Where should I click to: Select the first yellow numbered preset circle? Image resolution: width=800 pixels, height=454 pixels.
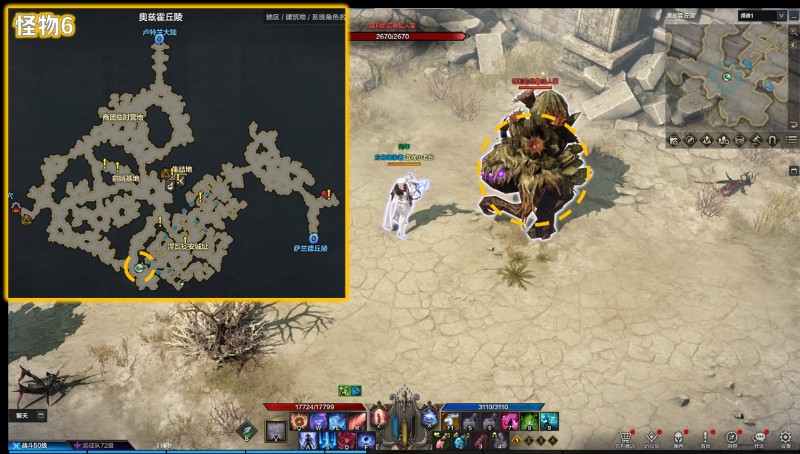click(516, 439)
